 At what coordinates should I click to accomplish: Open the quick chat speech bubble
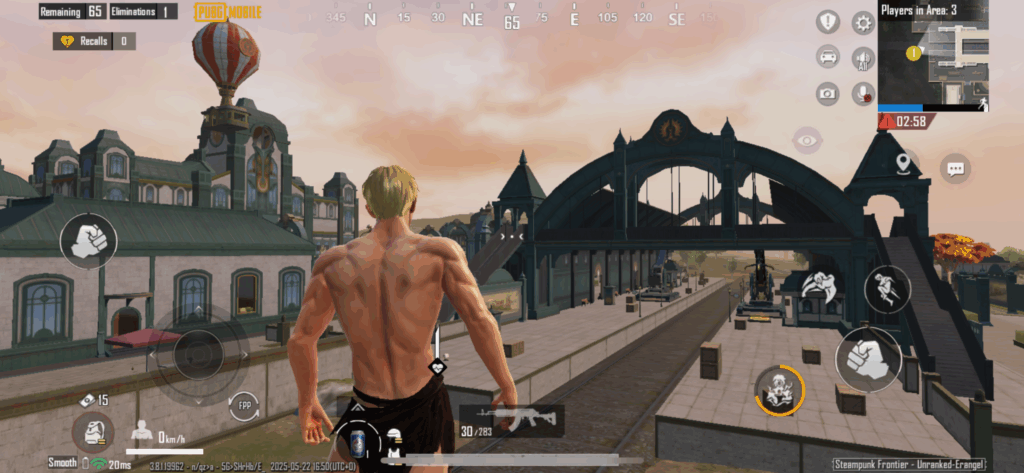tap(955, 168)
